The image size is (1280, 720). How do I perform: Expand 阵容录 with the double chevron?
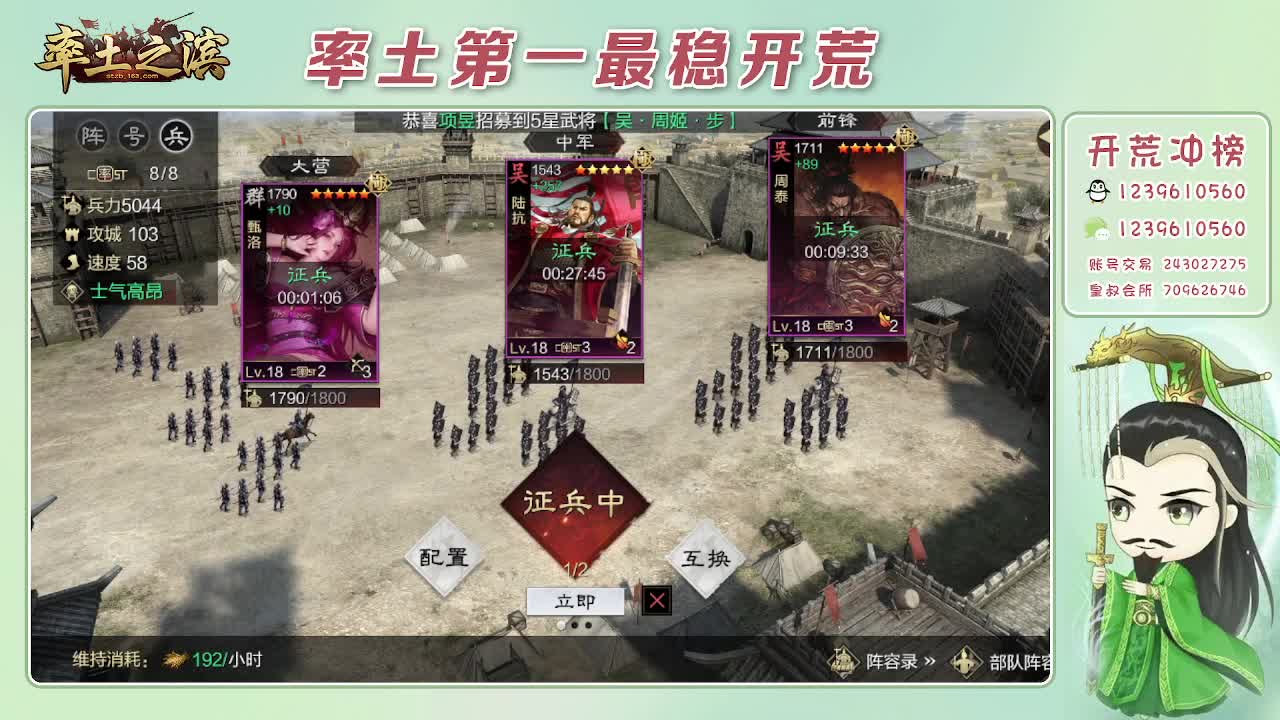tap(930, 659)
